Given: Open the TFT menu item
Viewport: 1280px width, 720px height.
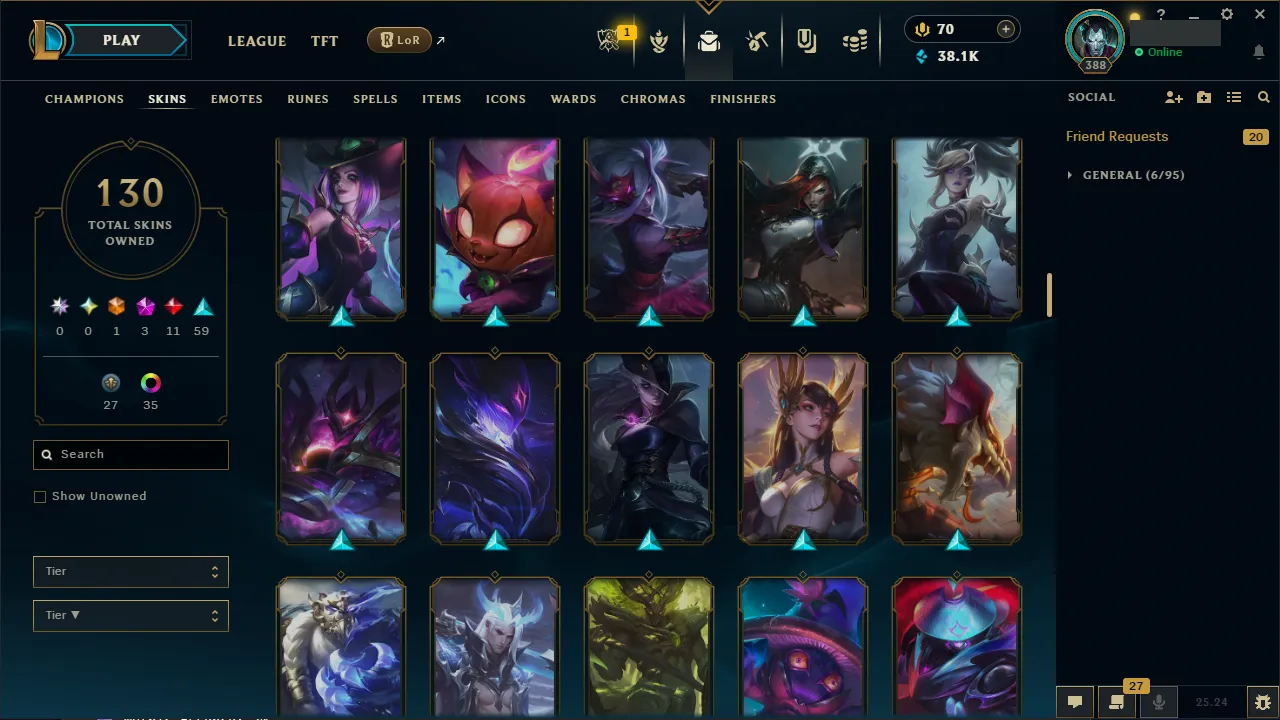Looking at the screenshot, I should click(x=324, y=41).
